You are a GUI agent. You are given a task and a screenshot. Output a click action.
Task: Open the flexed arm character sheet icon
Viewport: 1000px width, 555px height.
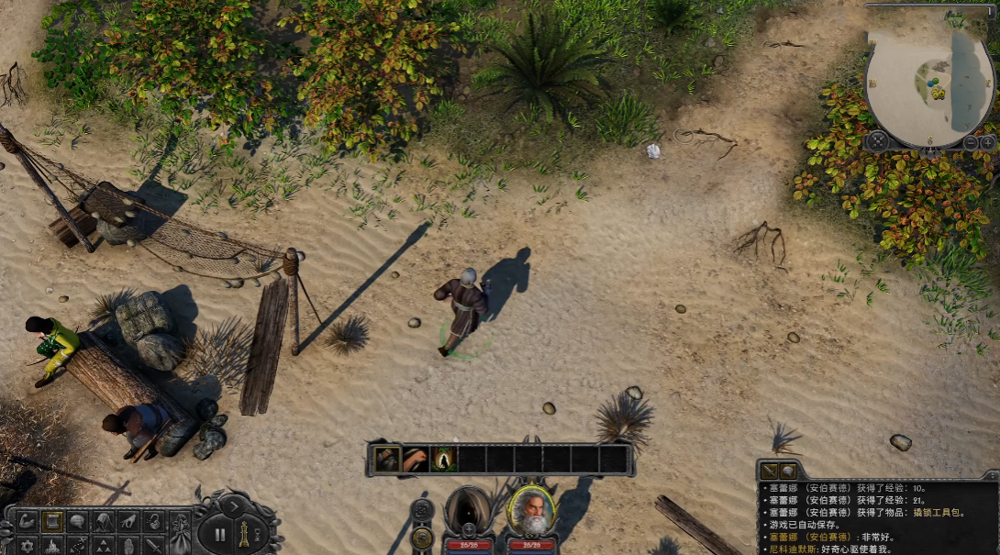point(27,521)
